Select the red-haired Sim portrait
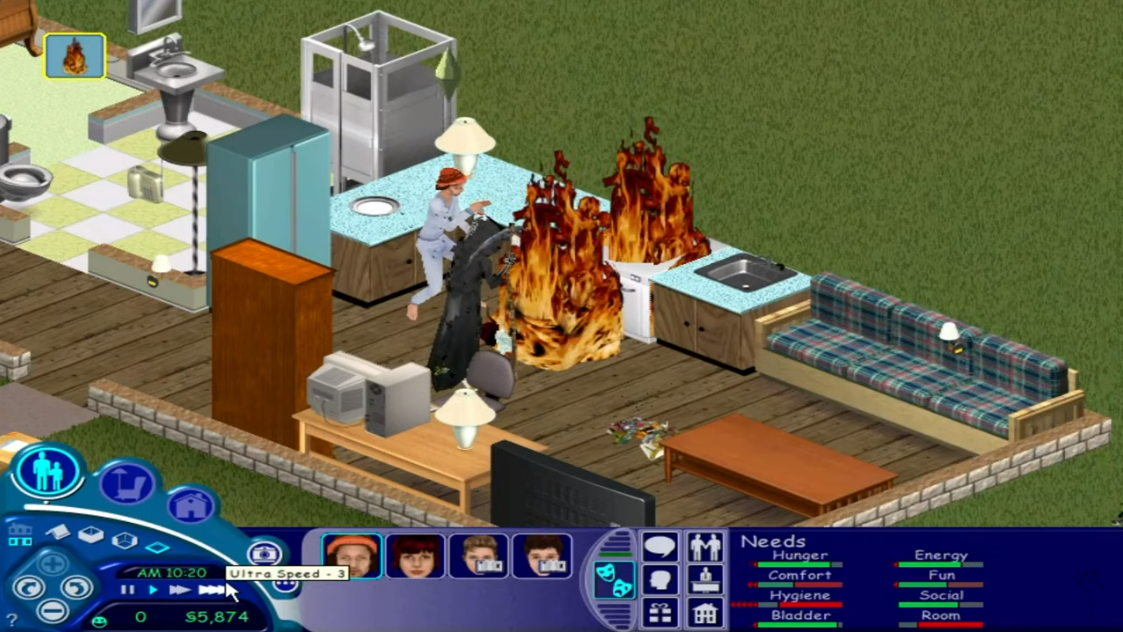 (x=415, y=556)
